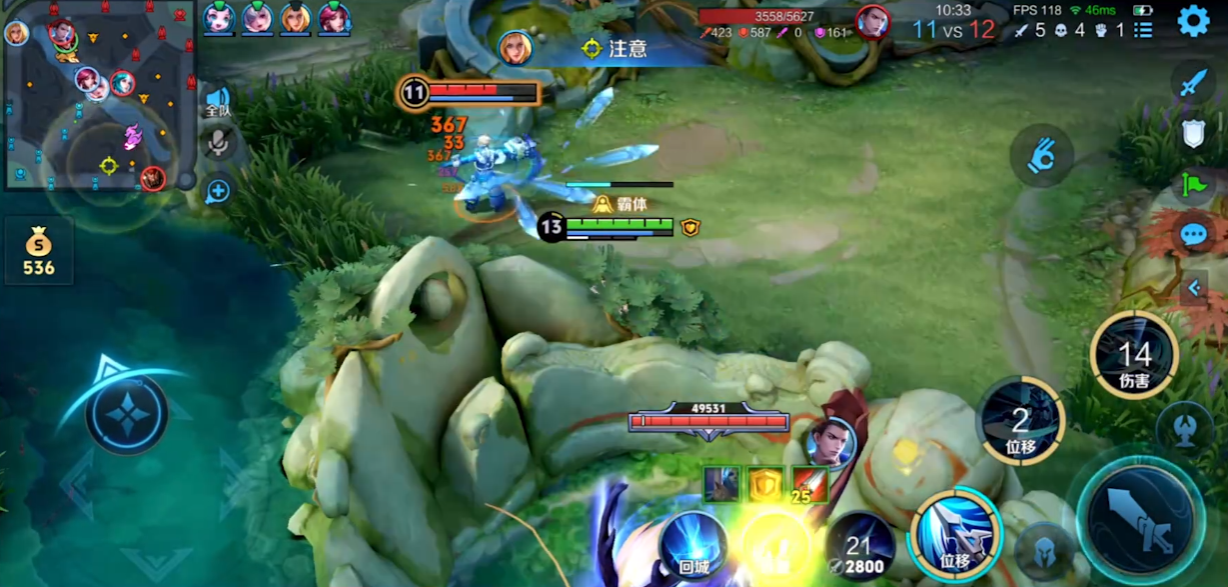Tap the hand gesture emote button
The height and width of the screenshot is (587, 1228).
1041,156
